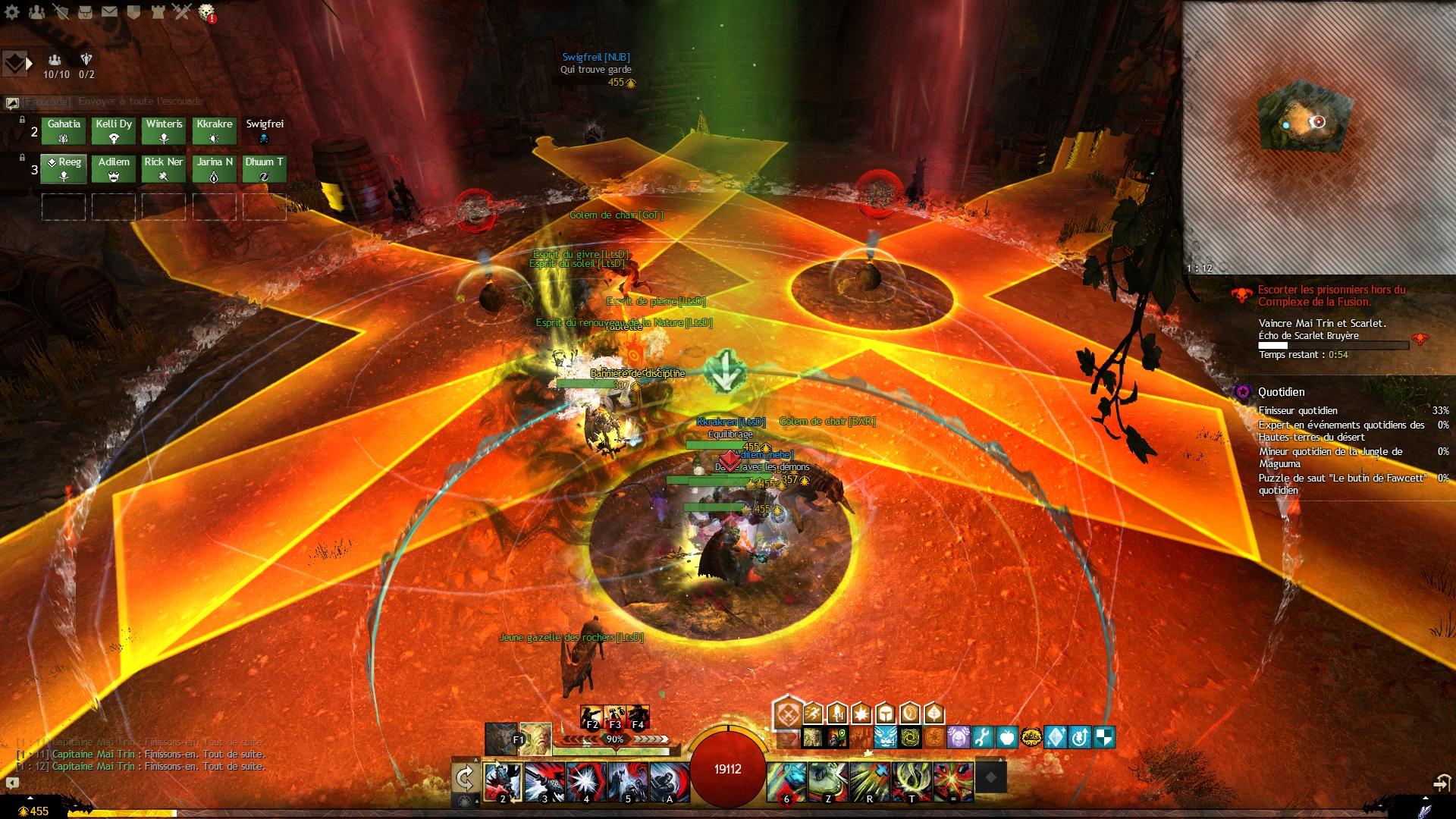Open the mail envelope icon
This screenshot has width=1456, height=819.
click(109, 11)
